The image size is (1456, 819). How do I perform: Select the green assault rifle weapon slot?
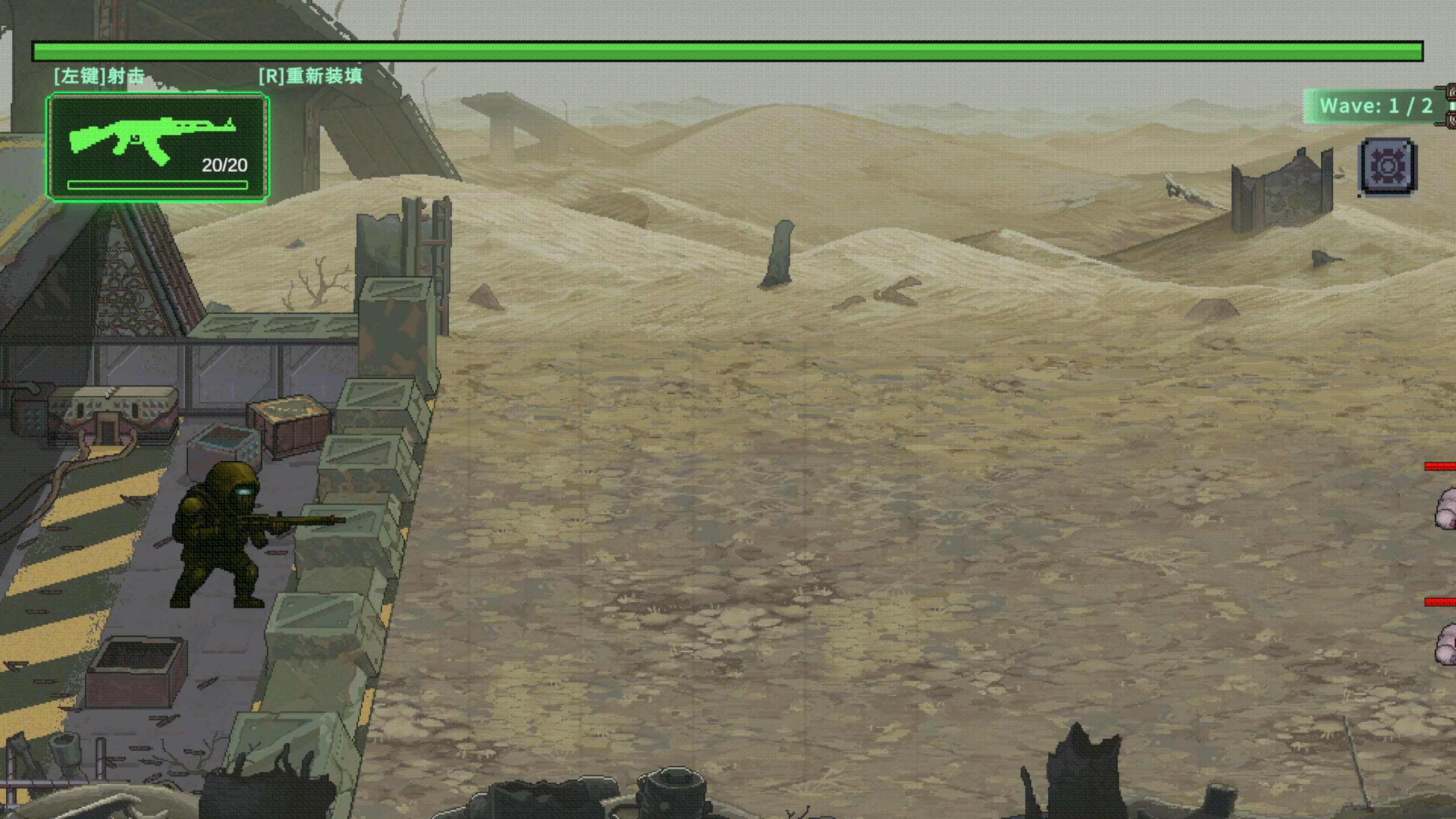coord(158,148)
